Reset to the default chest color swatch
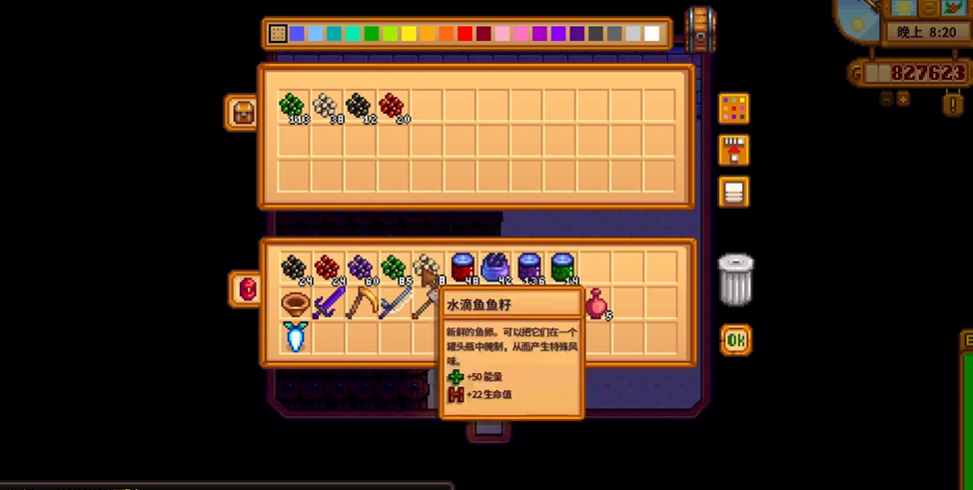This screenshot has height=490, width=973. coord(278,34)
